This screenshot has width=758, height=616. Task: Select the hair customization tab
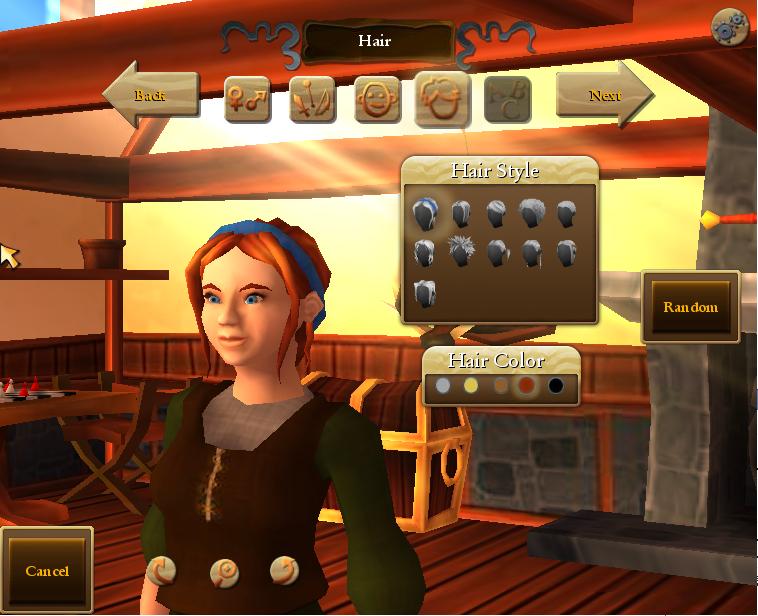(x=443, y=100)
